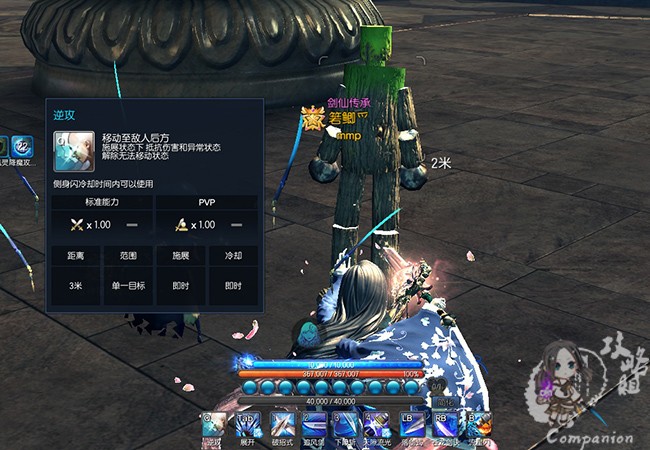Select the buff icon showing 22
This screenshot has height=450, width=650.
[20, 146]
